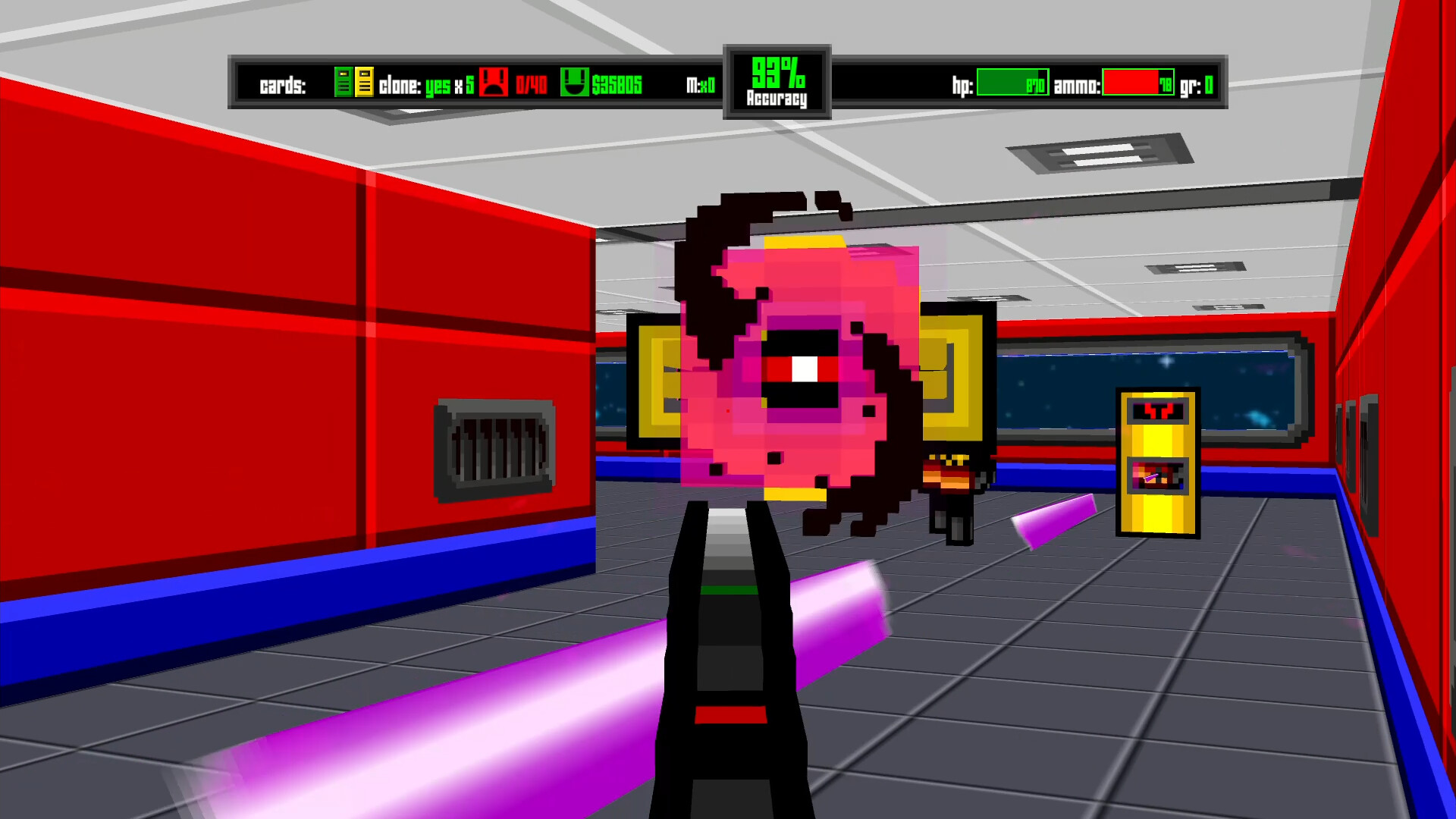This screenshot has height=819, width=1456.
Task: Click the green smiley face money icon
Action: (x=575, y=81)
